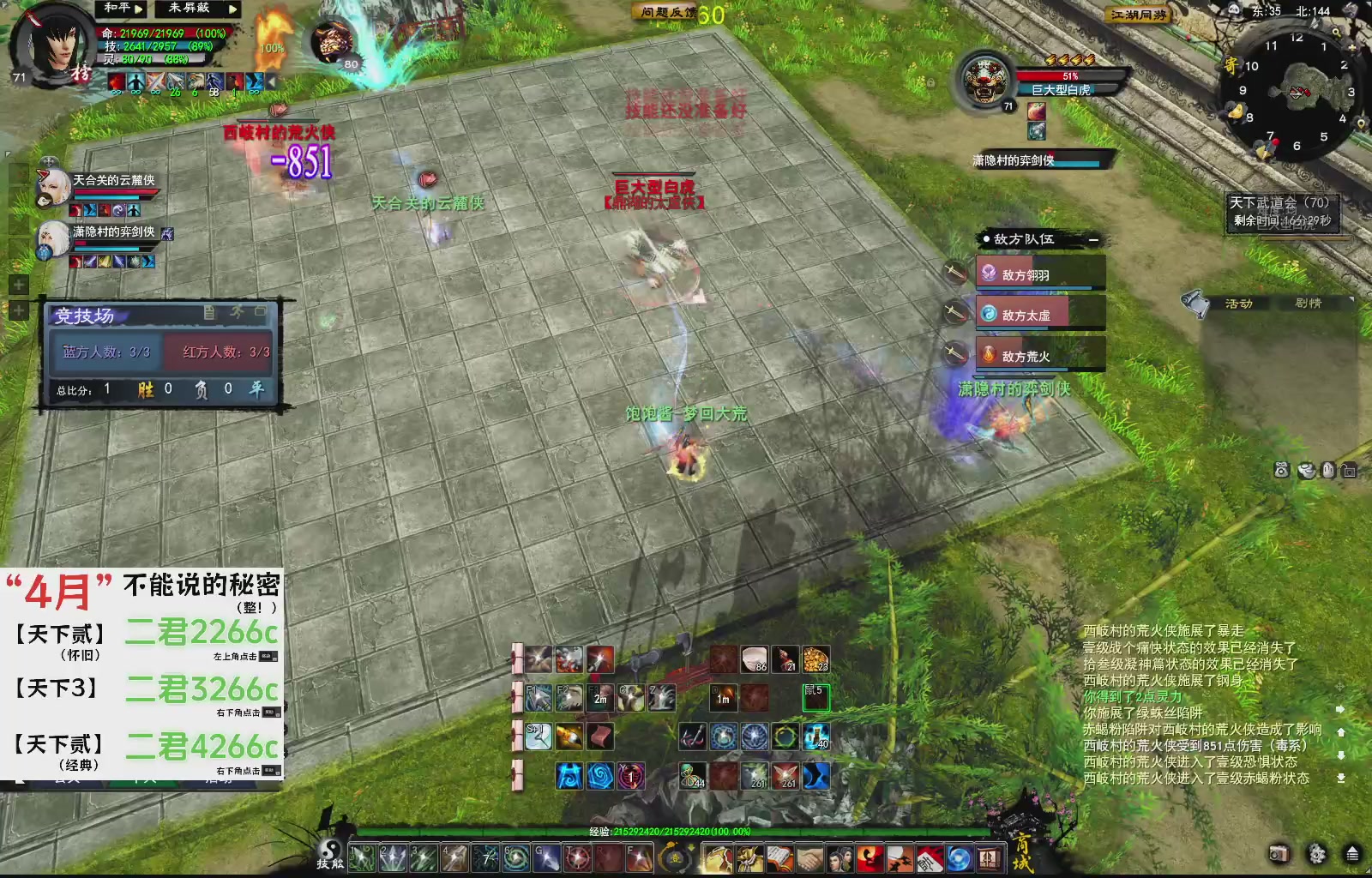Collapse the 敌方队伍 panel with the minus control
The image size is (1372, 878).
click(x=1094, y=240)
